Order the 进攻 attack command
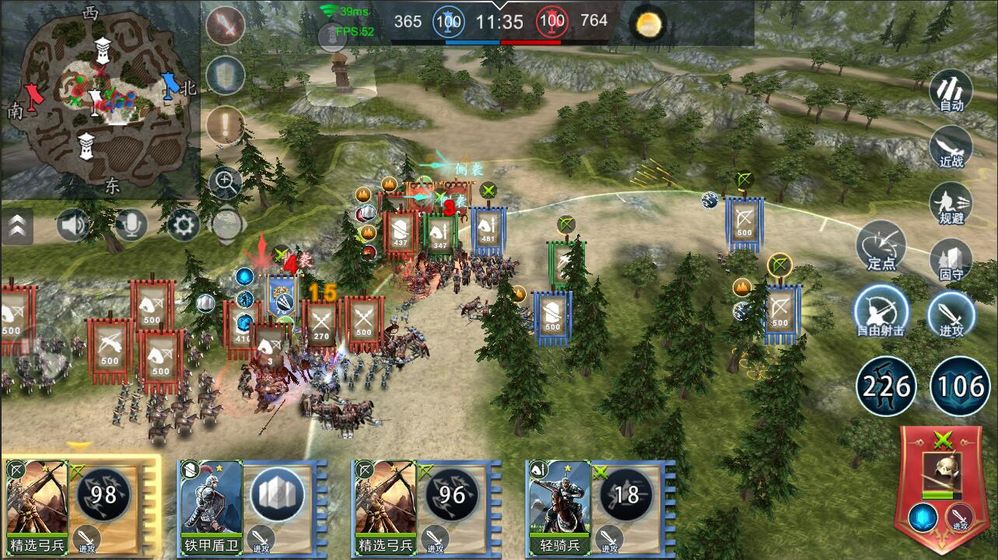Screen dimensions: 998x560 coord(951,312)
